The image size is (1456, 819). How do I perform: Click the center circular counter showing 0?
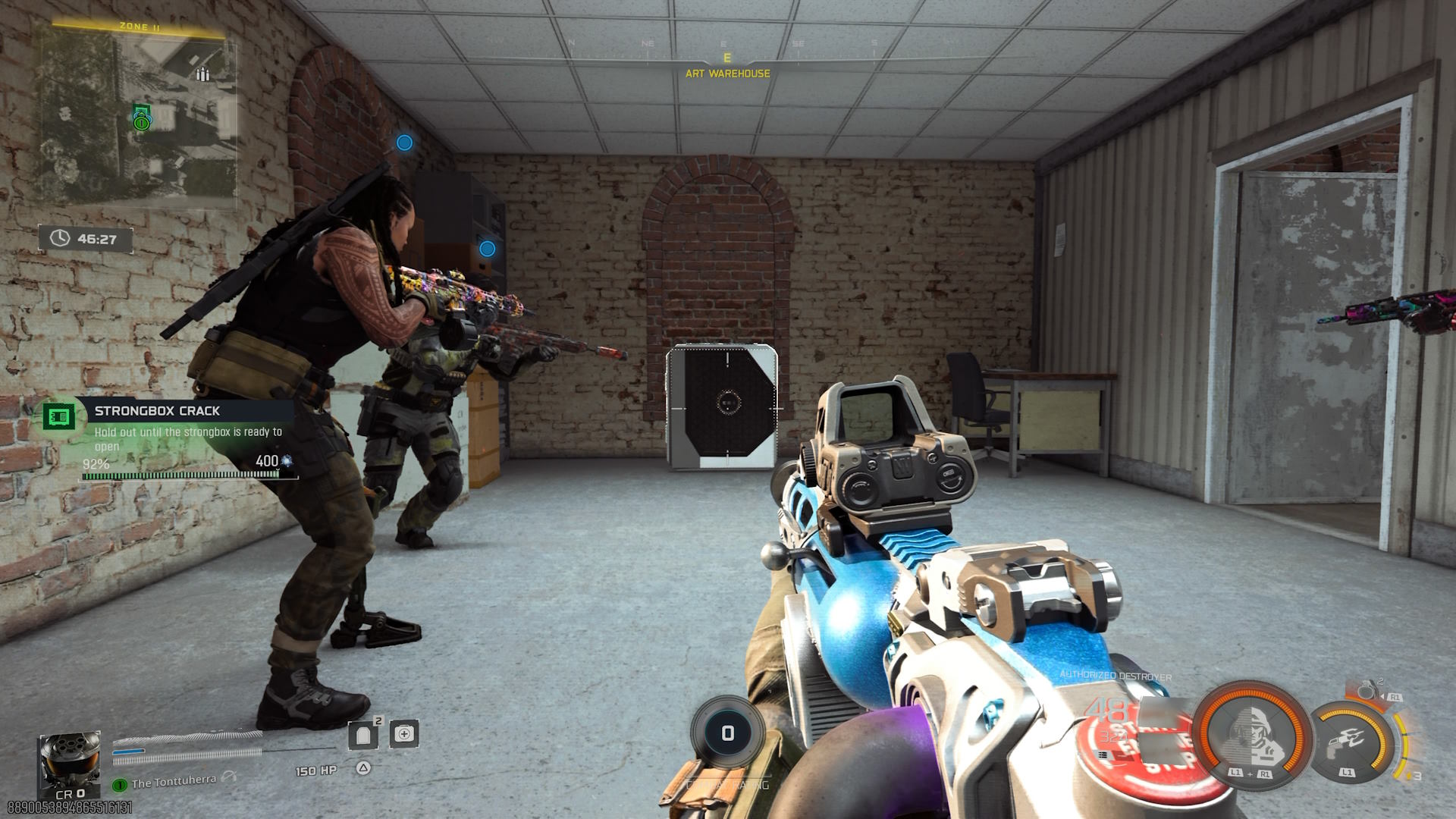point(727,733)
